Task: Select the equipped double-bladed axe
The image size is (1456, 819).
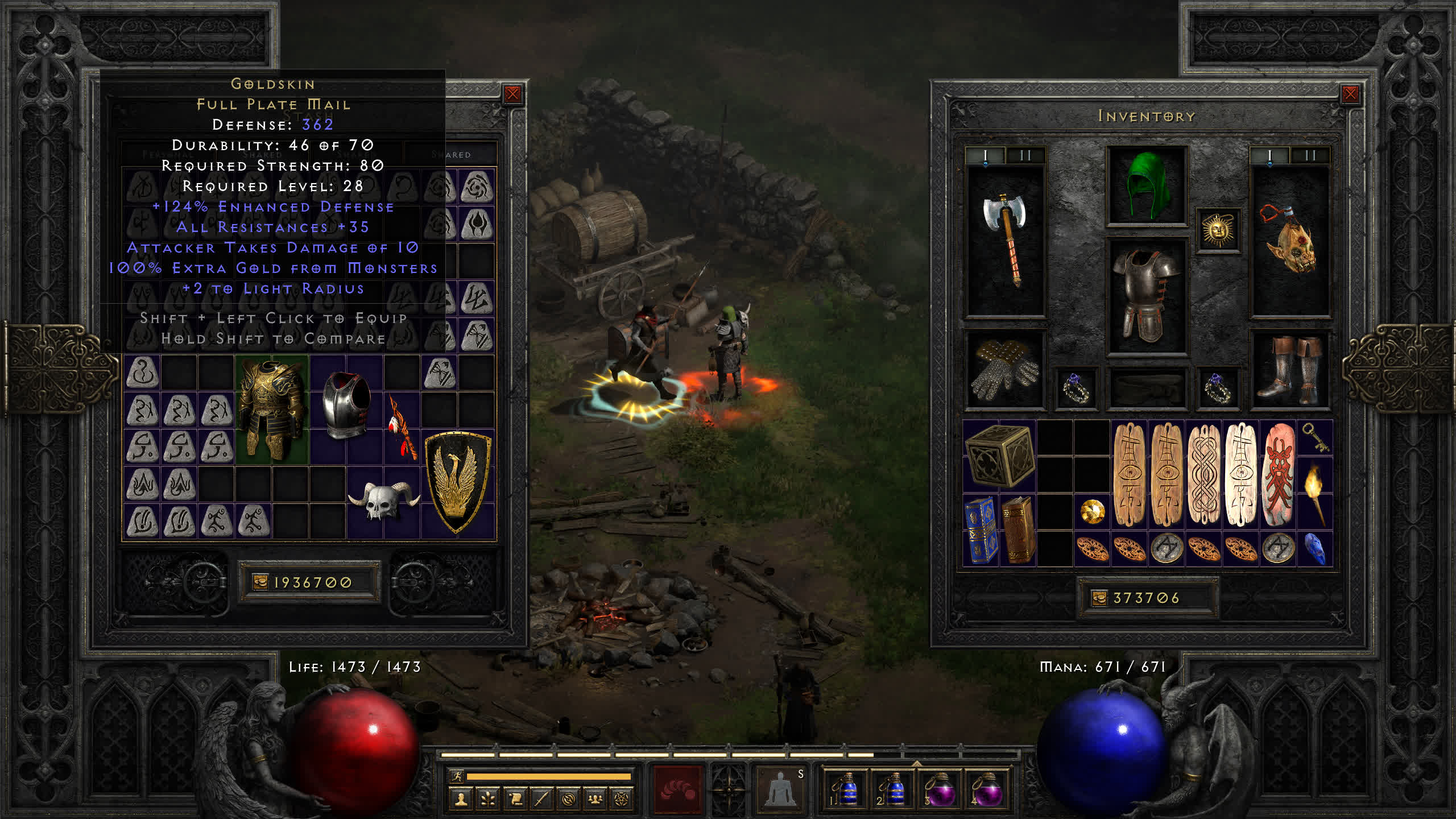Action: click(1006, 239)
